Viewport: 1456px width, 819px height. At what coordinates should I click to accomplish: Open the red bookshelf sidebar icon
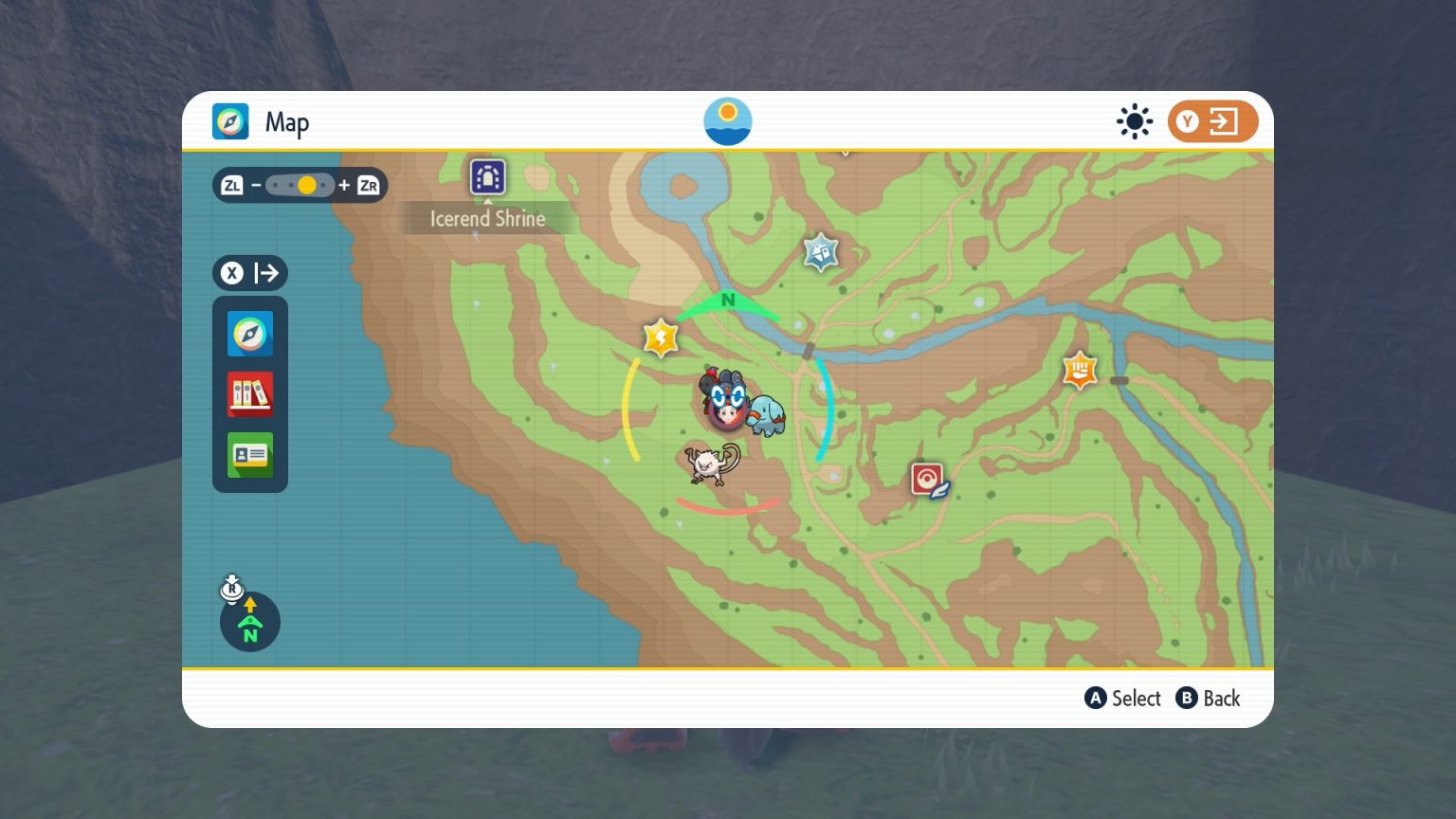[x=249, y=394]
